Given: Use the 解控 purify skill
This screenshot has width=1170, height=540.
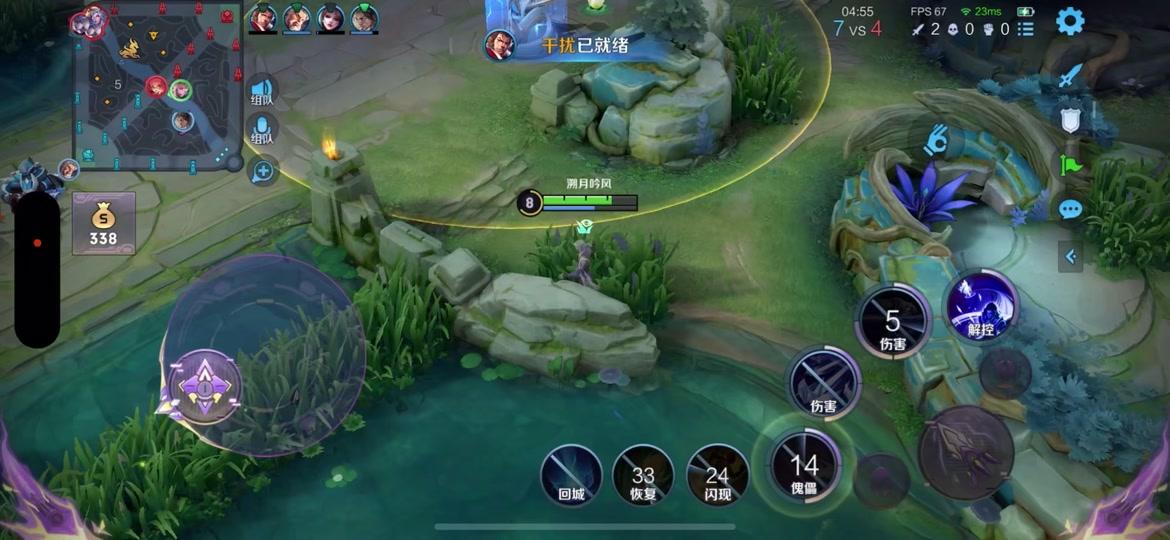Looking at the screenshot, I should [x=980, y=304].
